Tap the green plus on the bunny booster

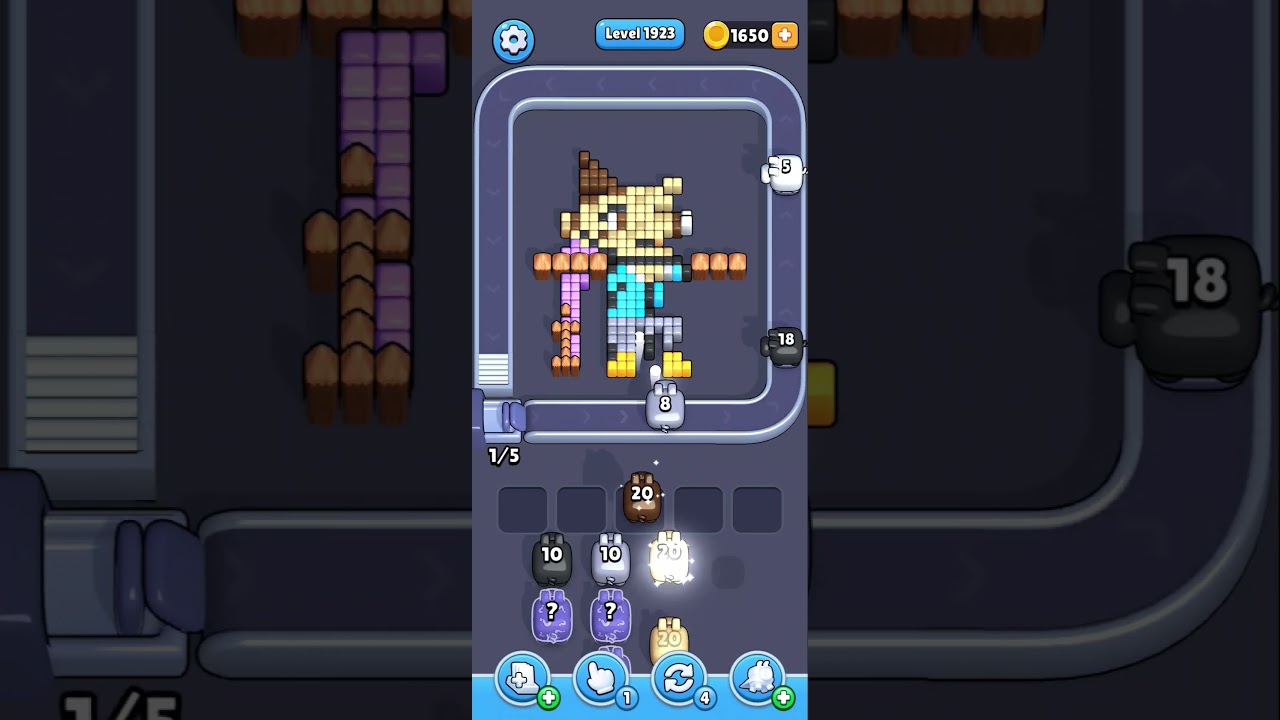click(x=786, y=699)
